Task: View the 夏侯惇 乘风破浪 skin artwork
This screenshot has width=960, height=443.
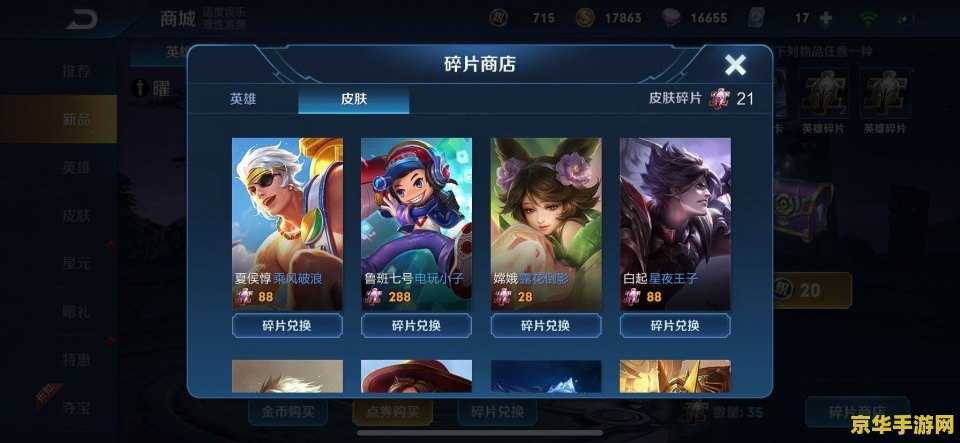Action: tap(287, 210)
